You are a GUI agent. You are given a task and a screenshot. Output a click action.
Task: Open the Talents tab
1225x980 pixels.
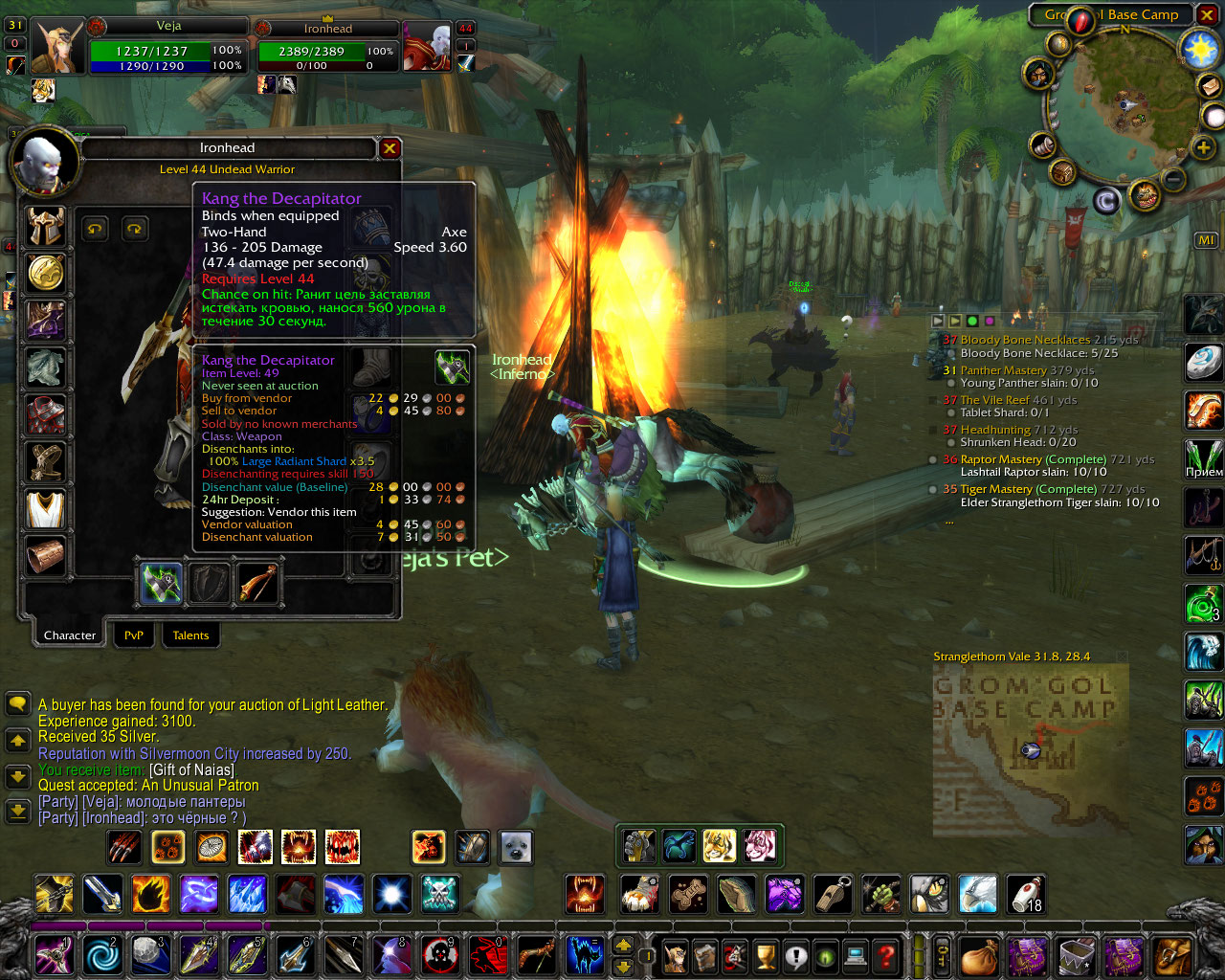[190, 635]
